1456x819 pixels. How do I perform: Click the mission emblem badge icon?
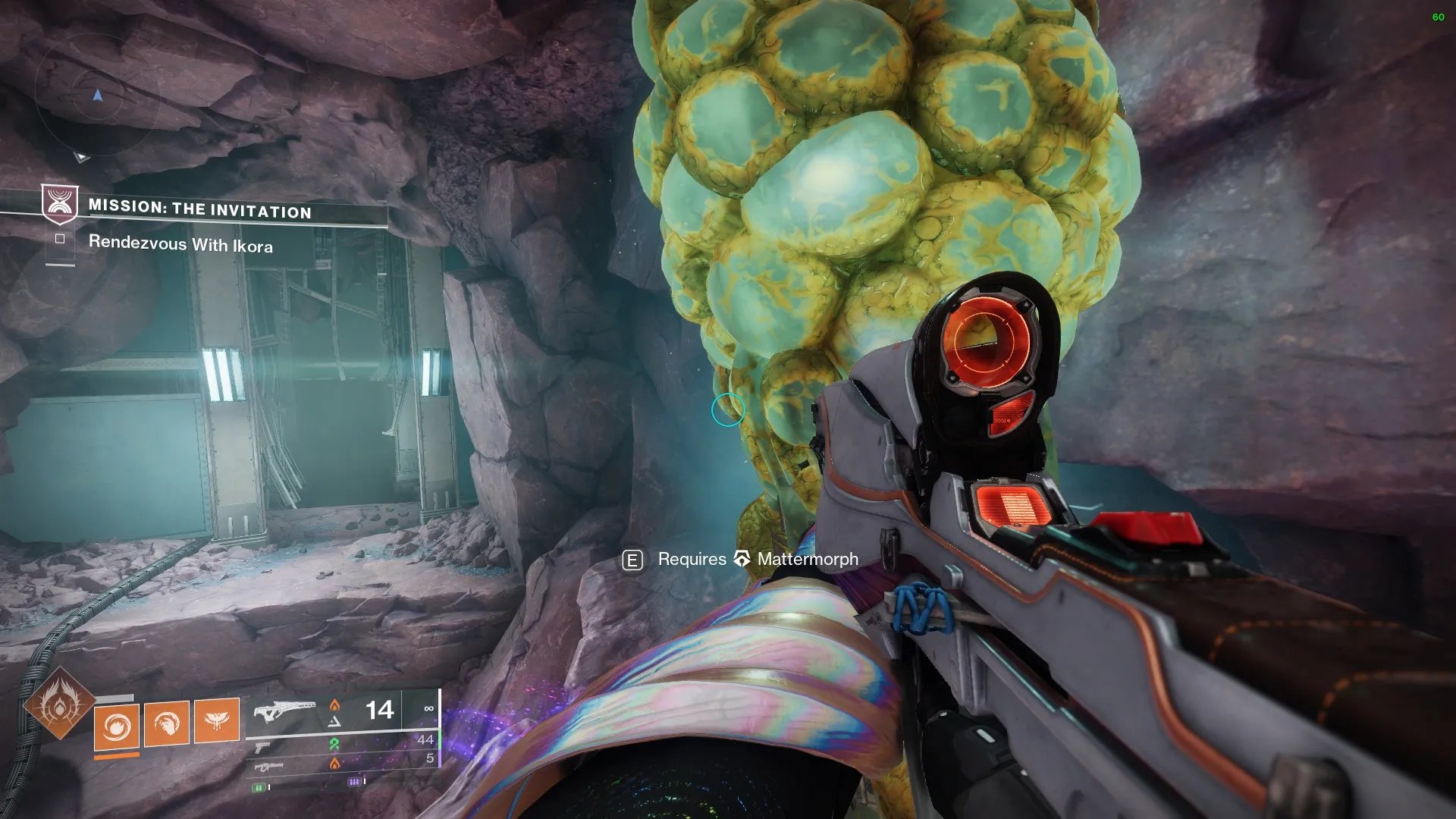coord(59,204)
